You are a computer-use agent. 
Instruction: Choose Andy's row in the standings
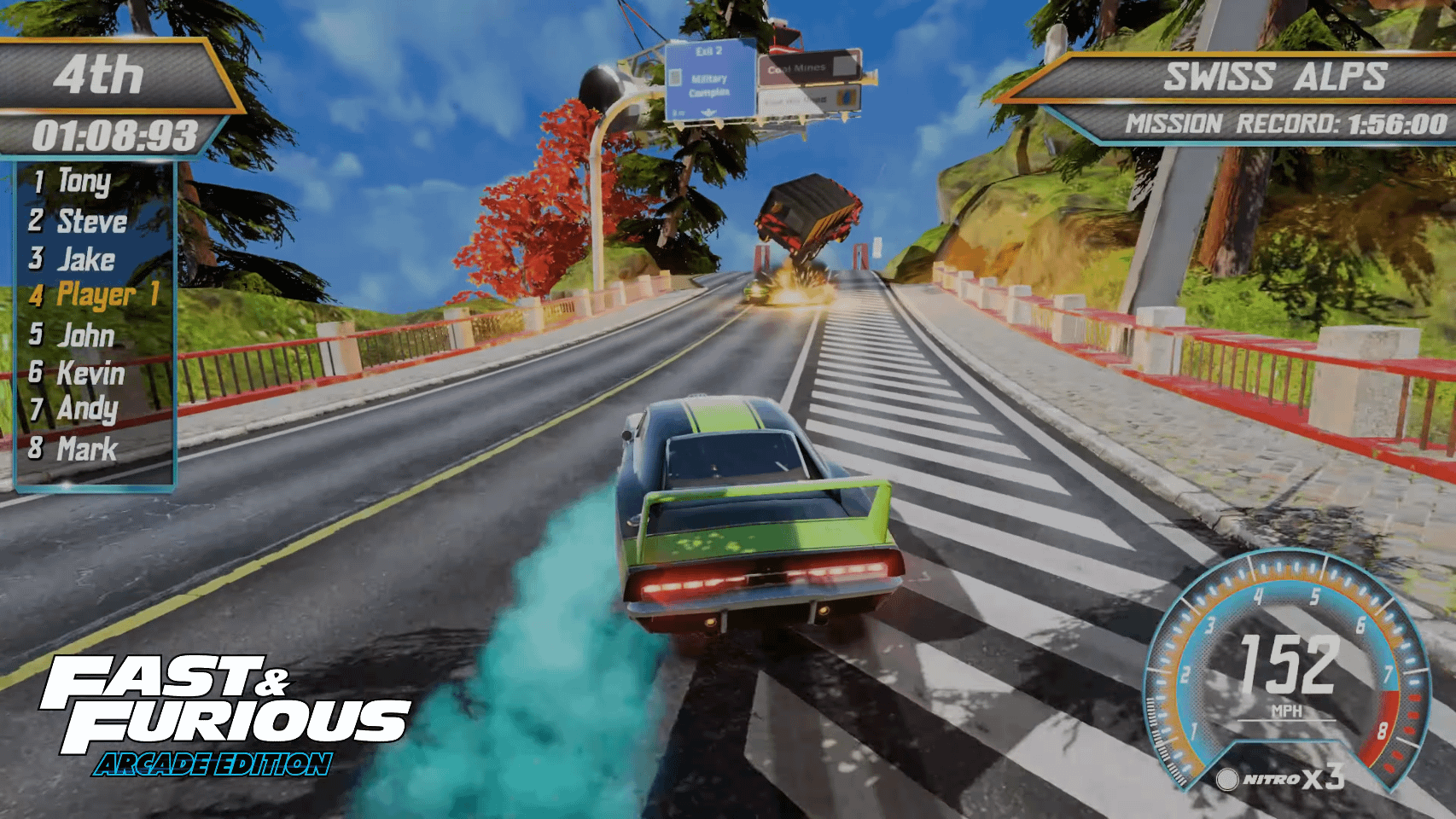pyautogui.click(x=86, y=409)
